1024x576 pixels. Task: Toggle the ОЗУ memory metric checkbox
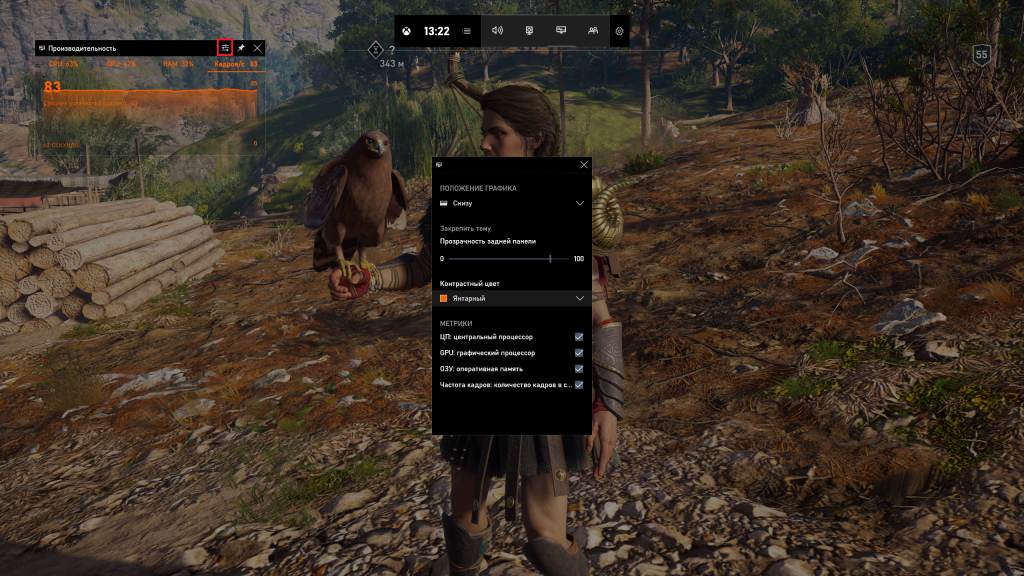(579, 368)
